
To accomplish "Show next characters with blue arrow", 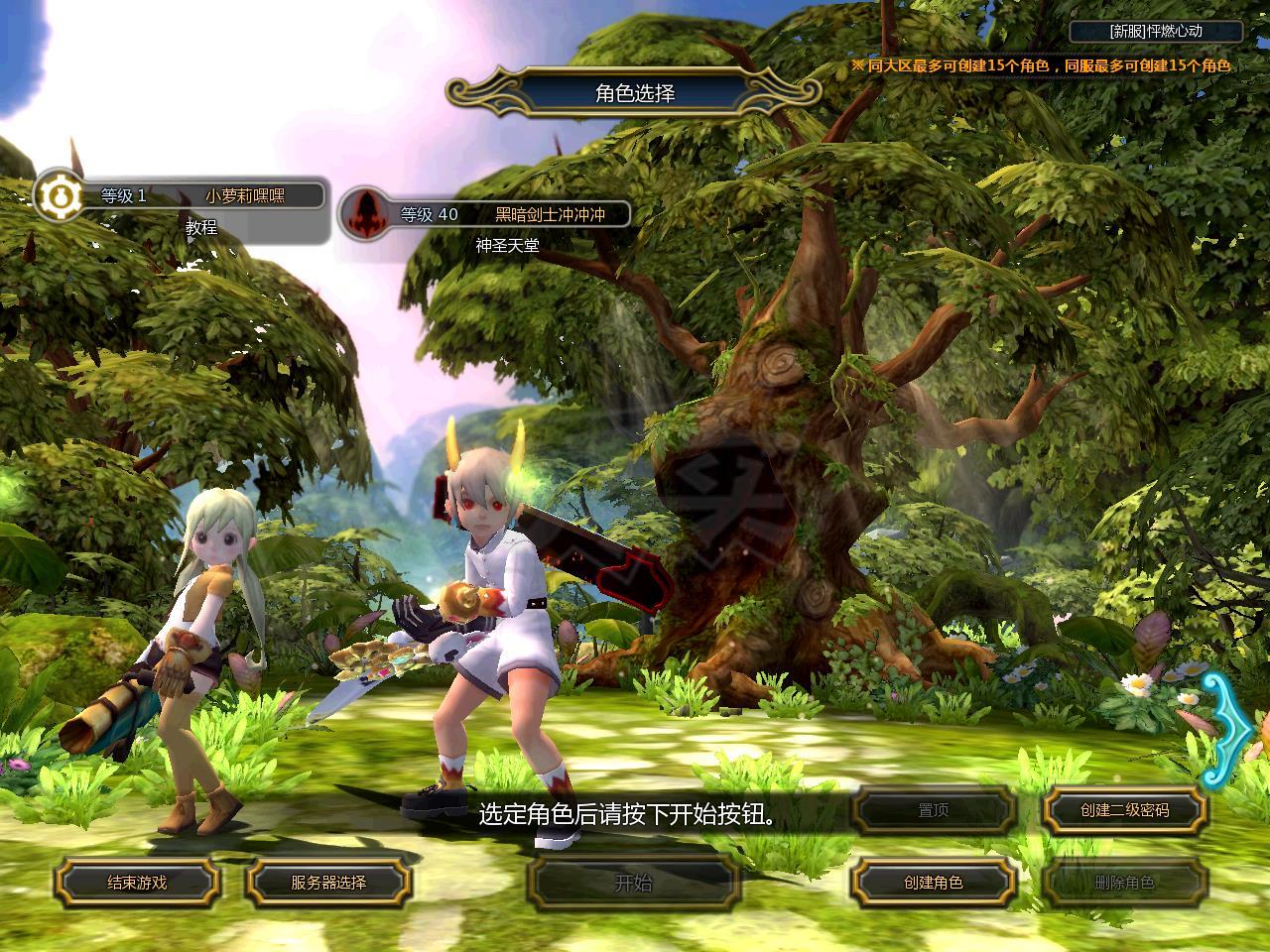I will click(1230, 731).
